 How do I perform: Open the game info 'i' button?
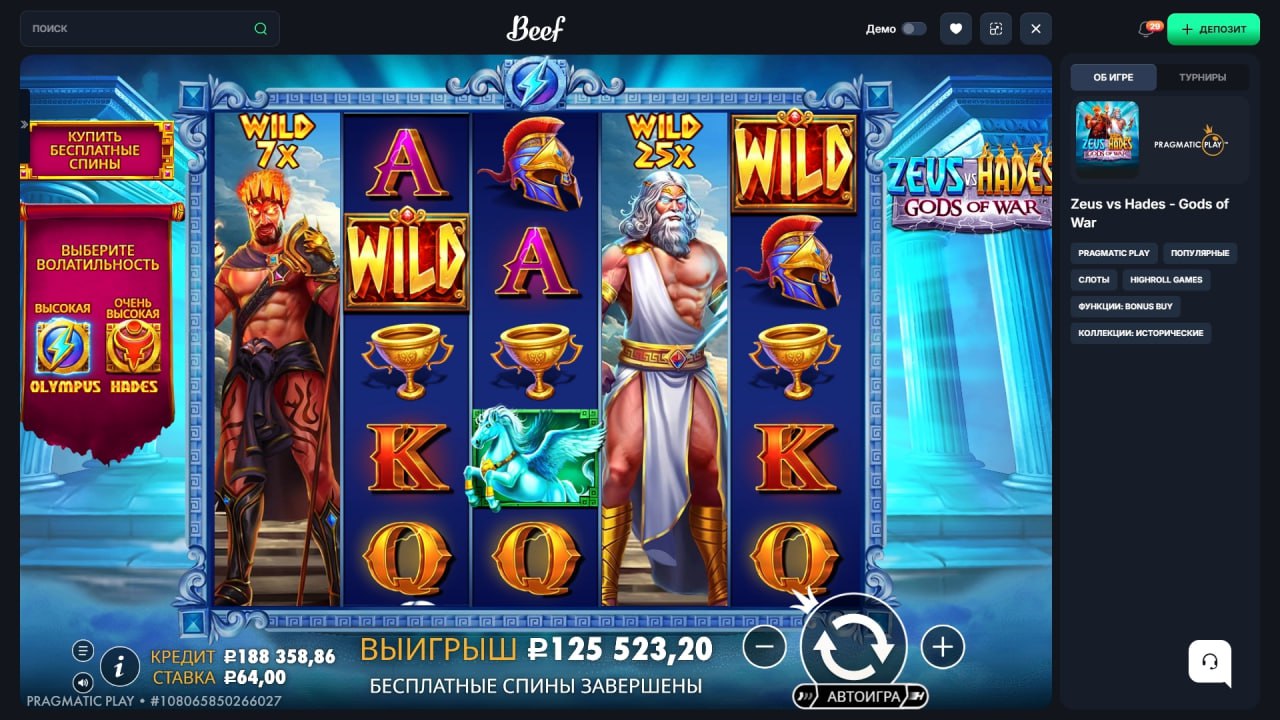coord(120,665)
